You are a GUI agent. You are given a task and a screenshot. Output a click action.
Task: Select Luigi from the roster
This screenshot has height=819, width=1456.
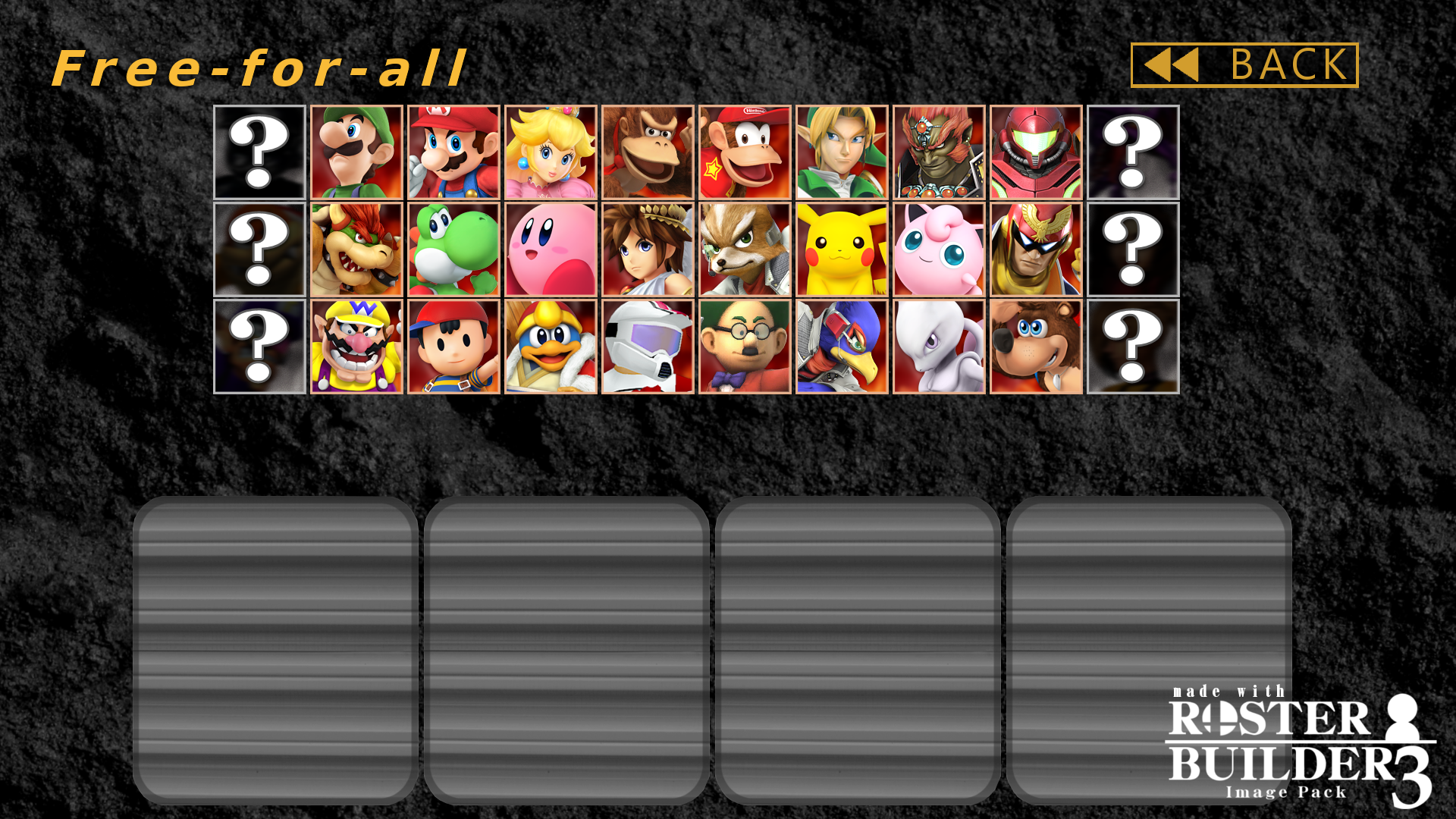tap(356, 152)
